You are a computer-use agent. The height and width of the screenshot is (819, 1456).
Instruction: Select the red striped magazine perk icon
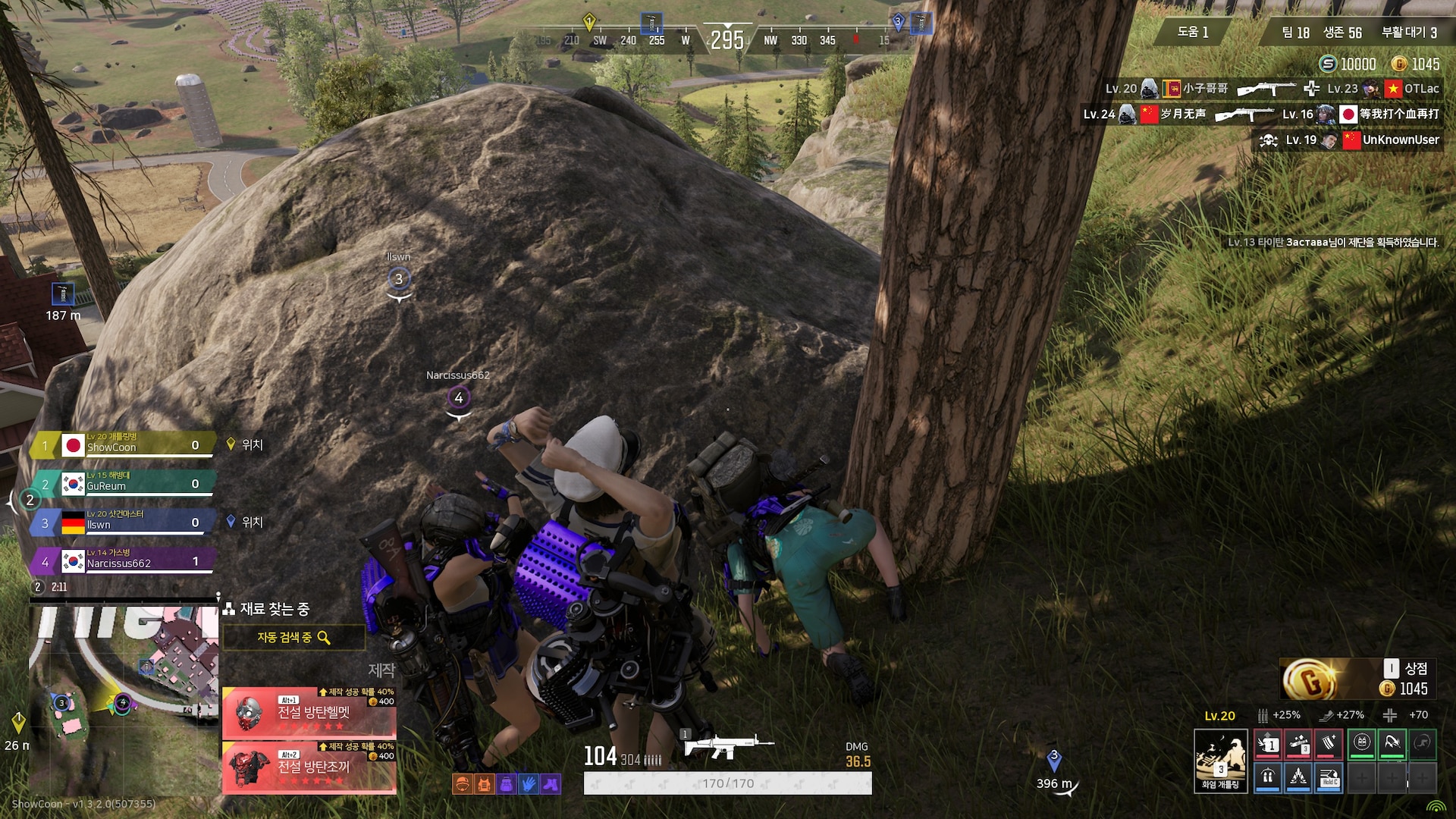click(1329, 744)
